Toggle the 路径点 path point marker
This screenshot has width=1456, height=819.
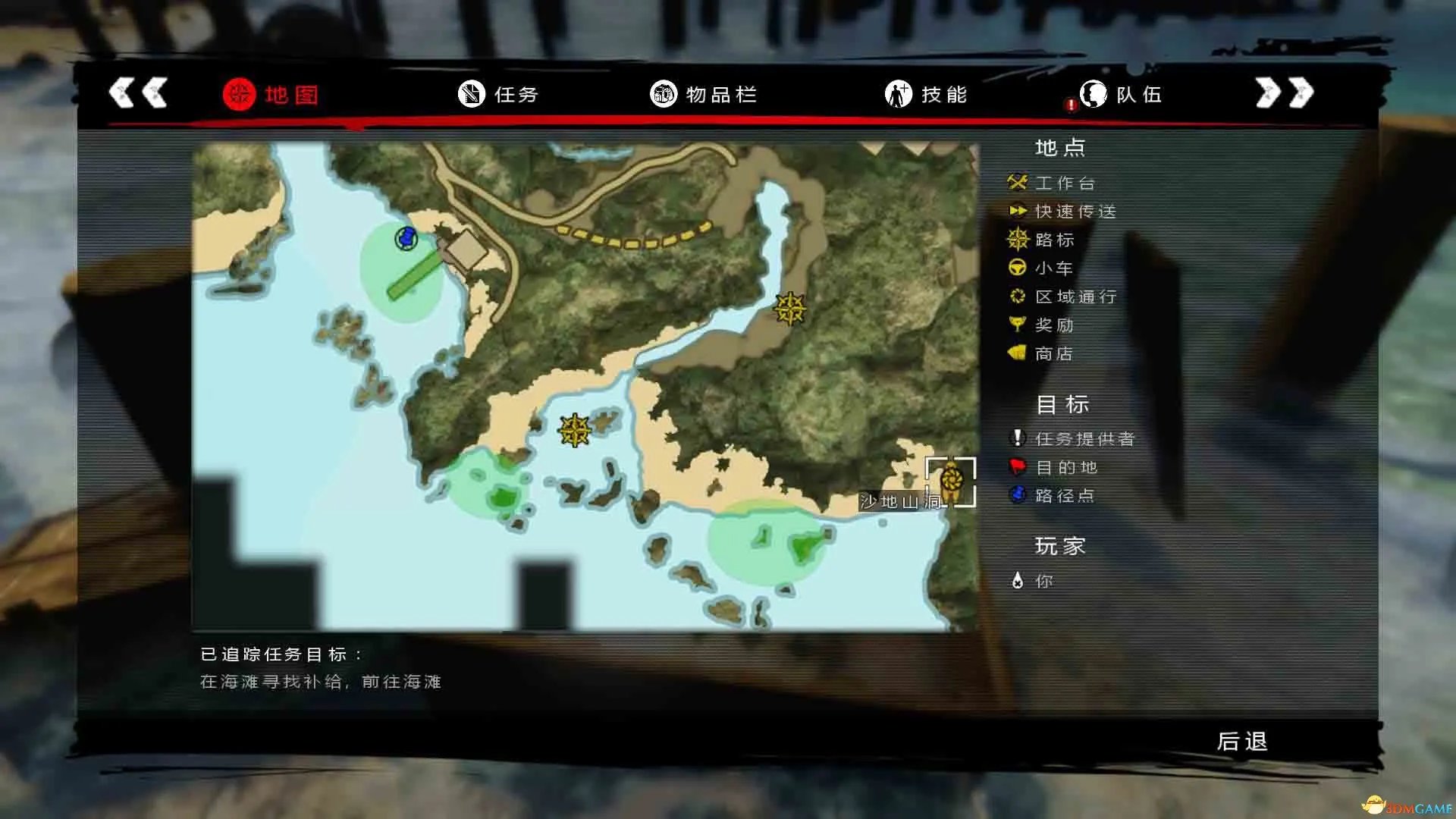[1018, 495]
